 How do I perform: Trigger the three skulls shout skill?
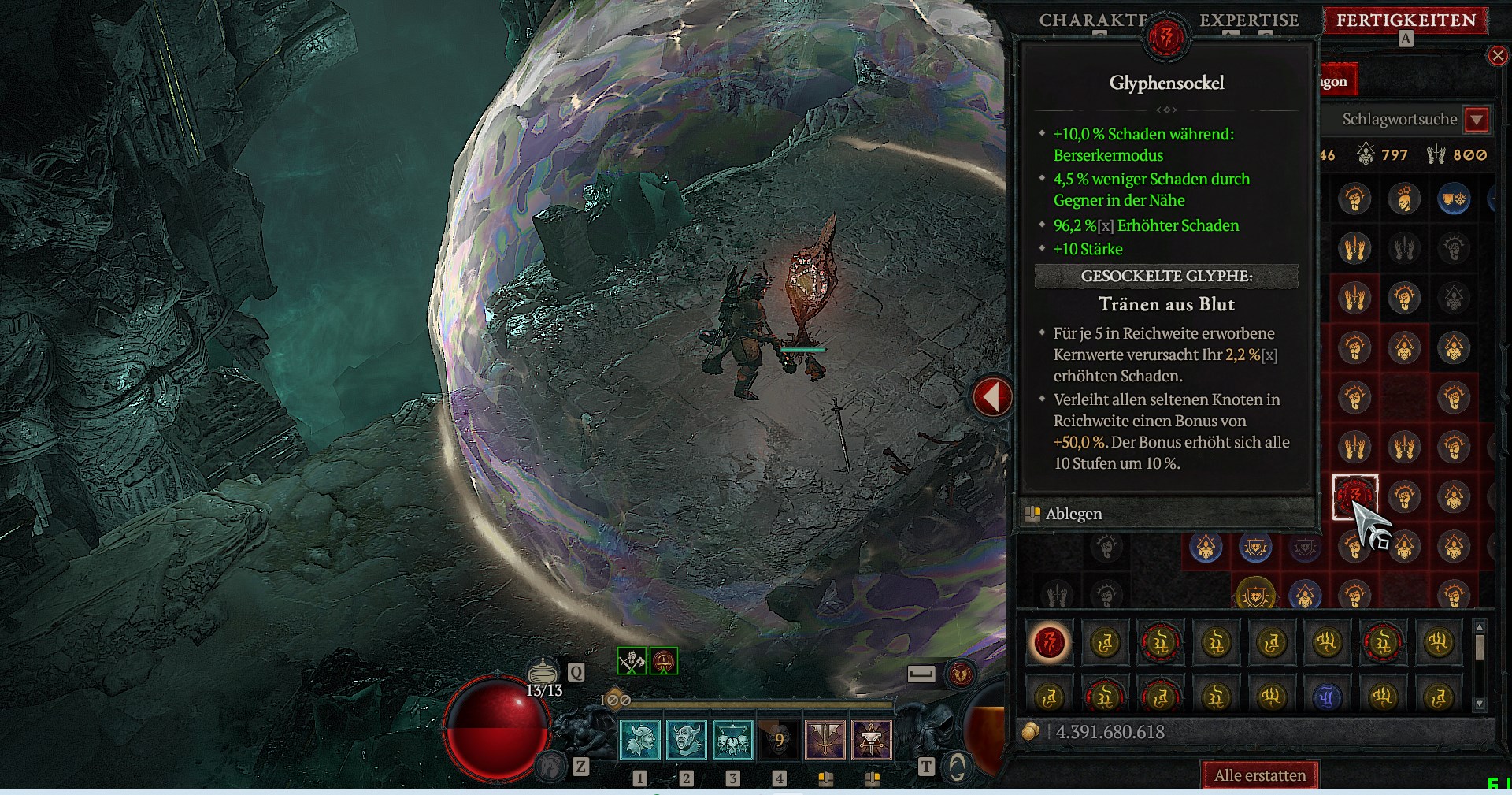733,740
